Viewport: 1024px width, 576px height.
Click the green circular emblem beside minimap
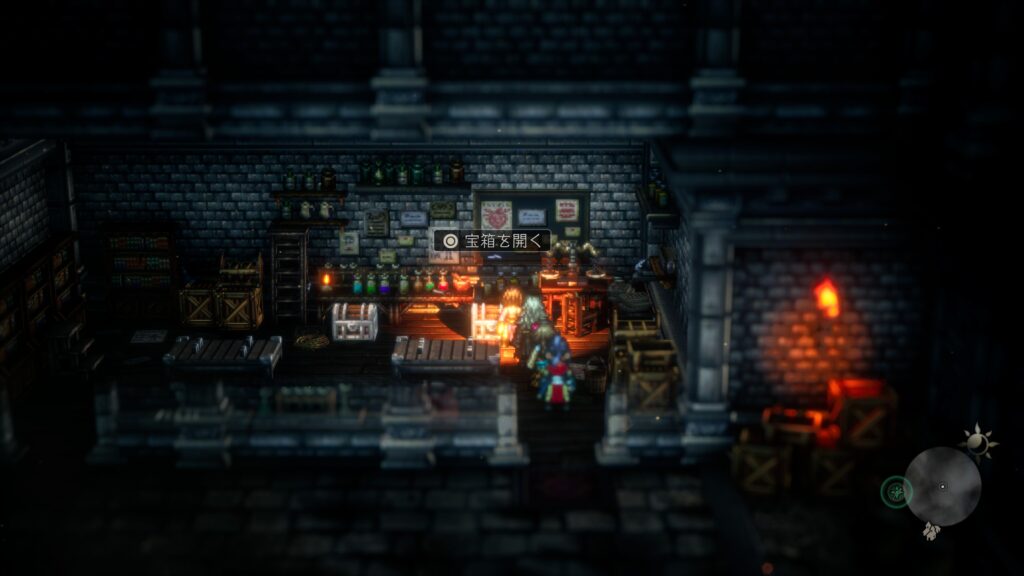(896, 491)
